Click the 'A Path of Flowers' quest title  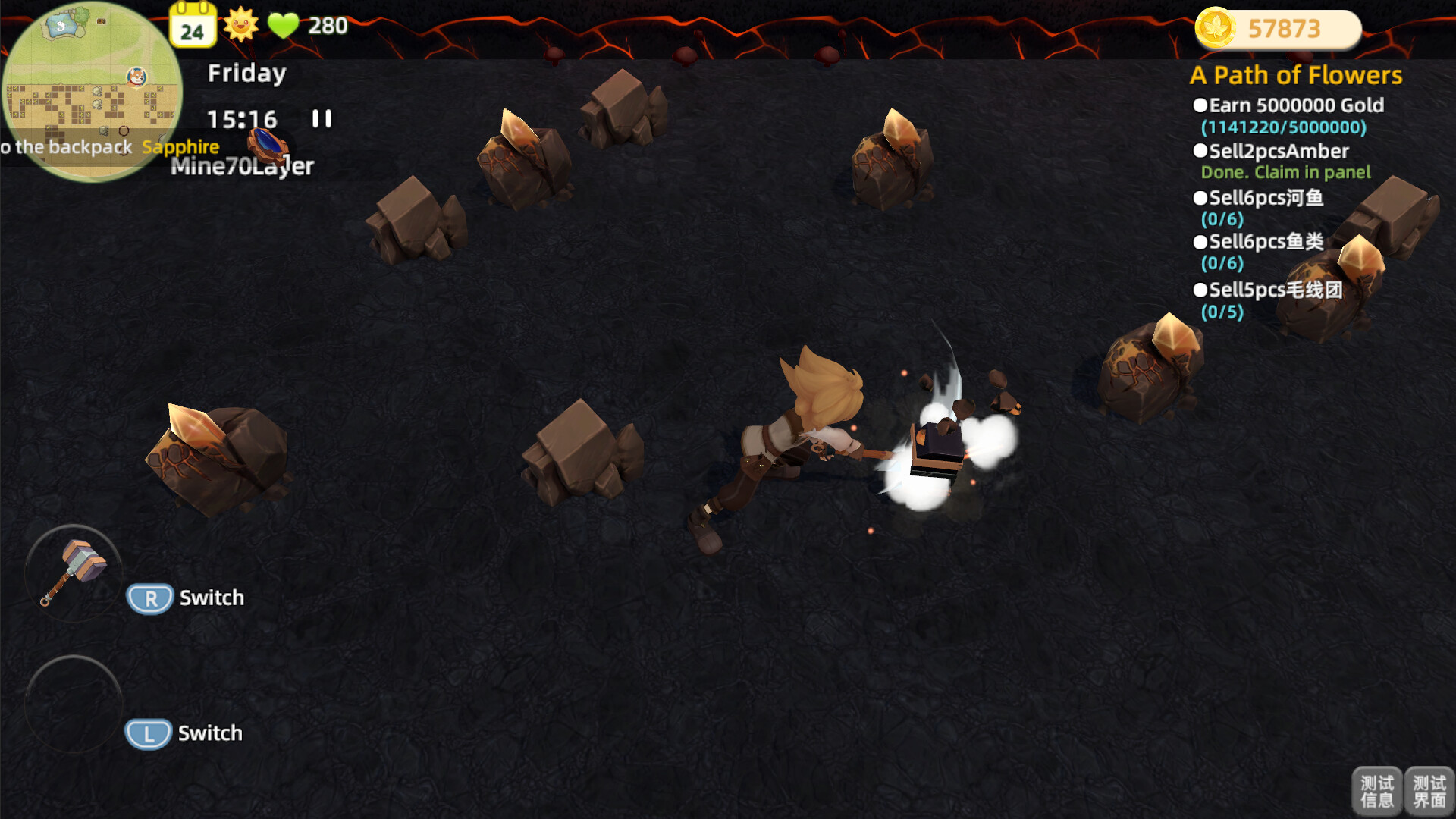coord(1297,75)
